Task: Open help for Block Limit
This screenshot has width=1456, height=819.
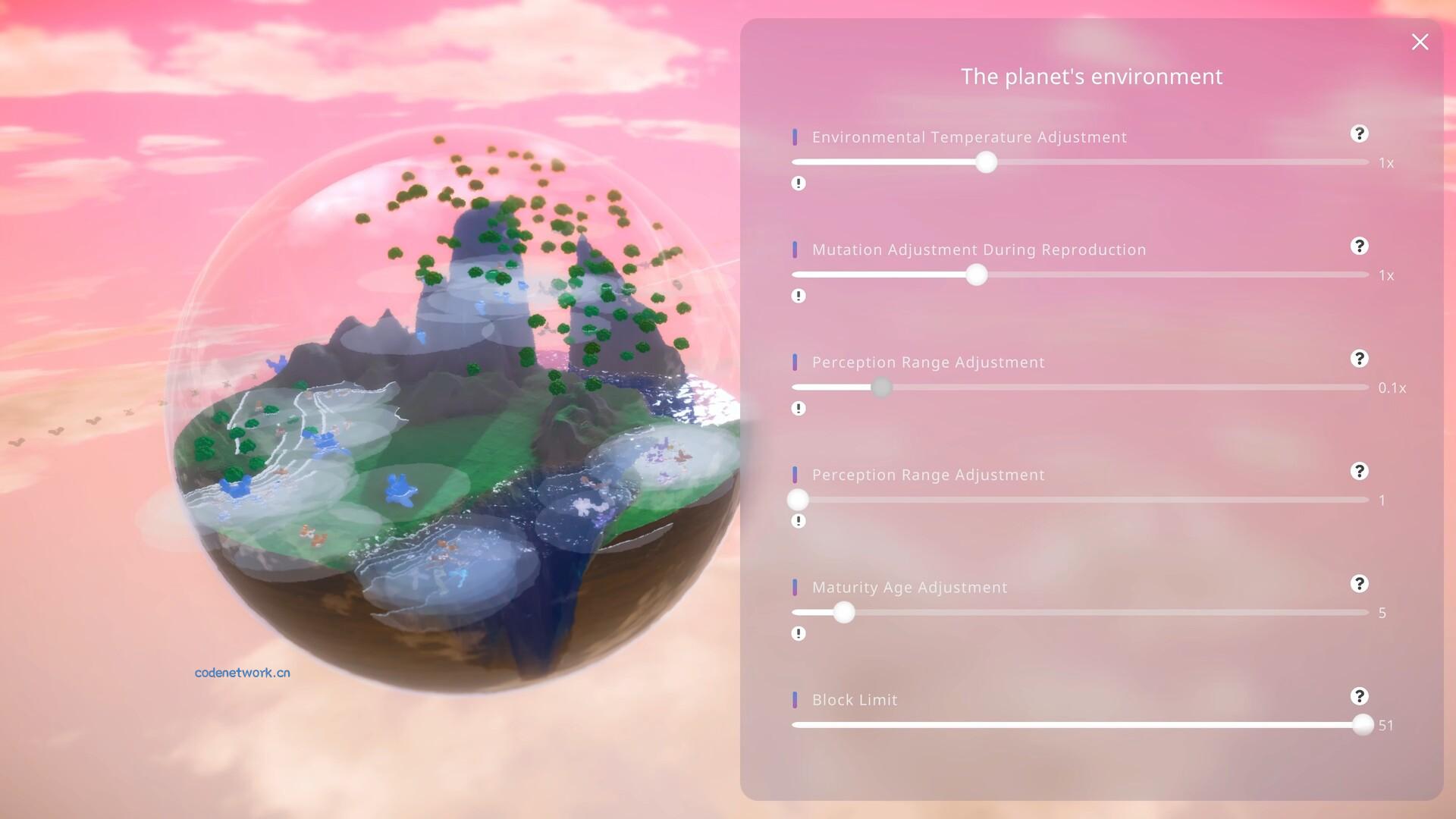Action: coord(1360,696)
